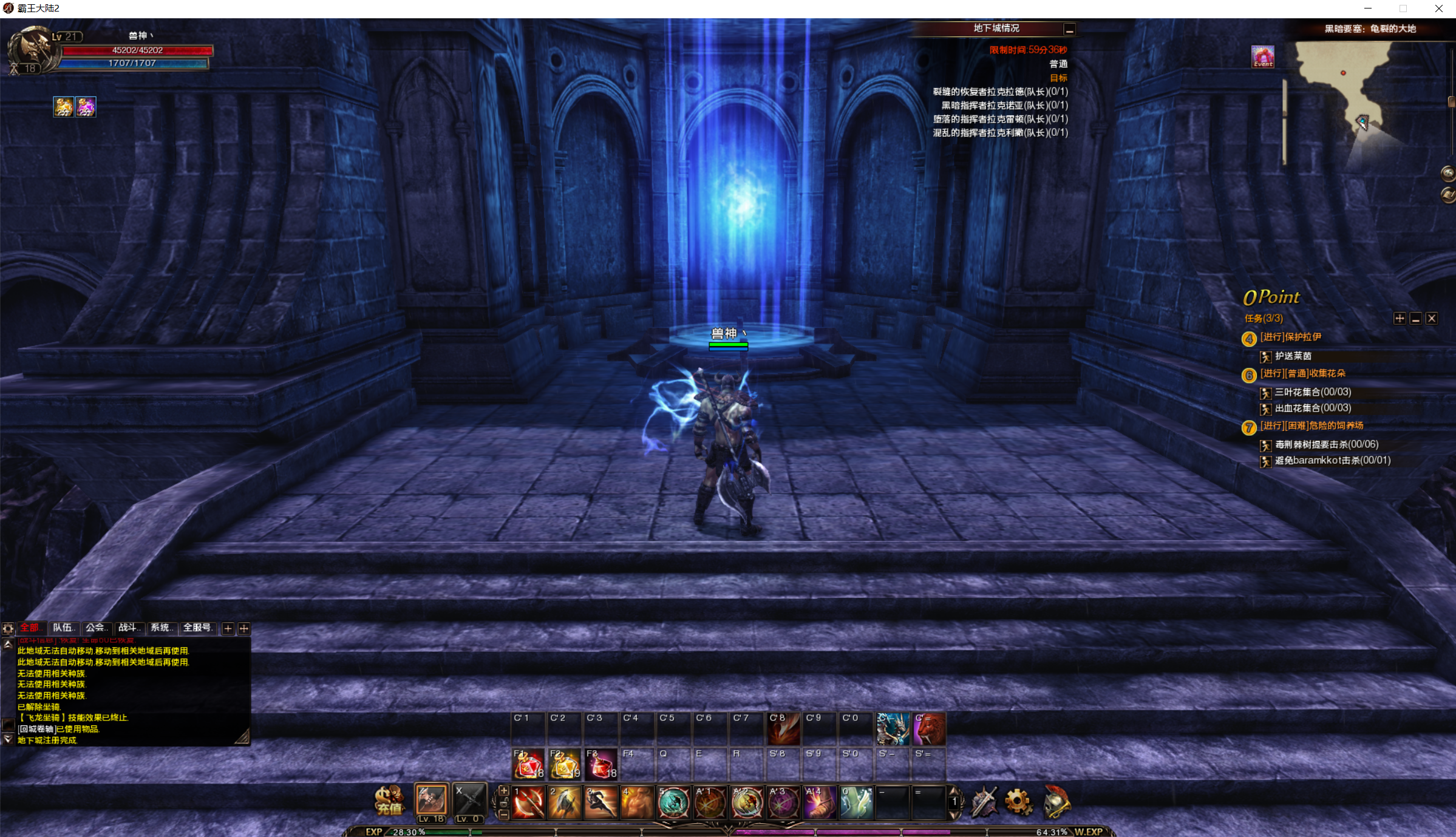The height and width of the screenshot is (837, 1456).
Task: Open the 系统 chat tab
Action: [x=162, y=628]
